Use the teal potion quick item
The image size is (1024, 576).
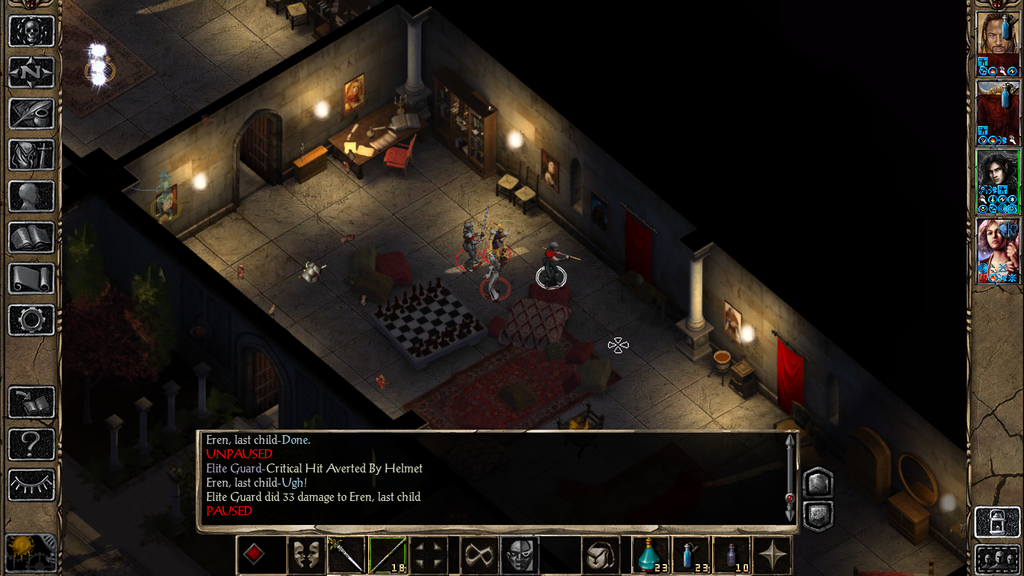(650, 555)
